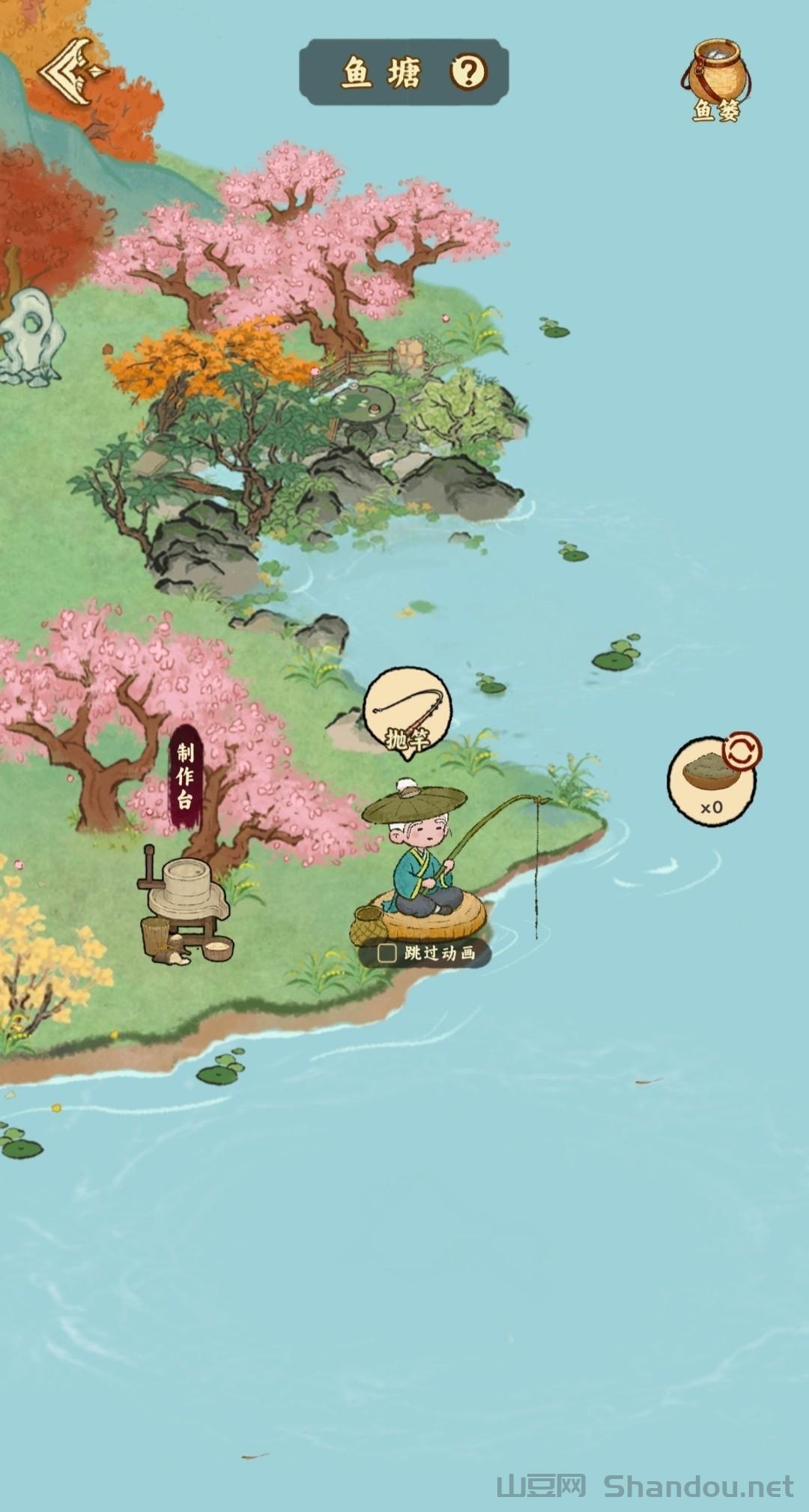The height and width of the screenshot is (1512, 809).
Task: Open the fish pond help question mark
Action: (469, 72)
